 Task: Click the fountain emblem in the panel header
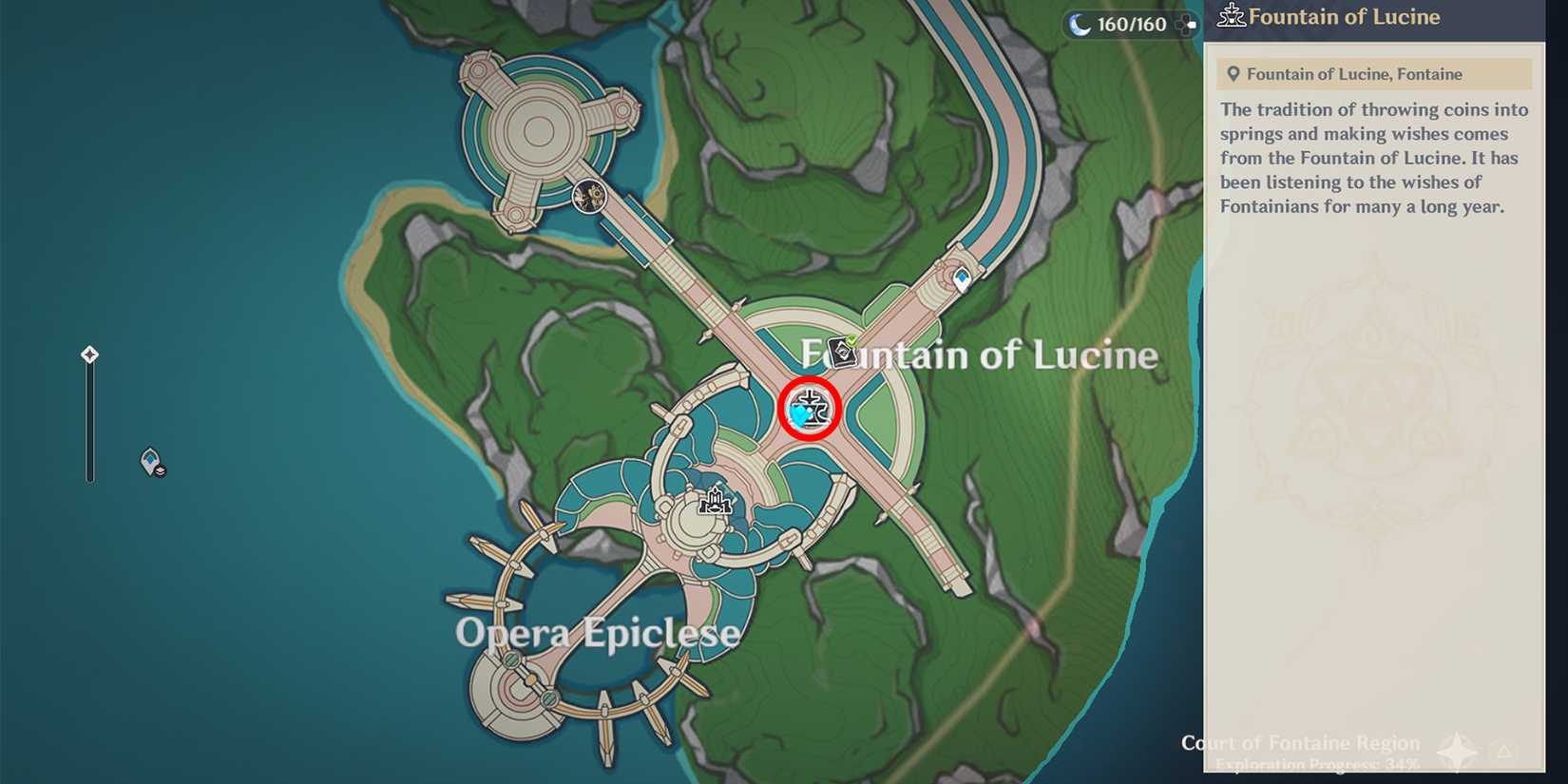1231,15
